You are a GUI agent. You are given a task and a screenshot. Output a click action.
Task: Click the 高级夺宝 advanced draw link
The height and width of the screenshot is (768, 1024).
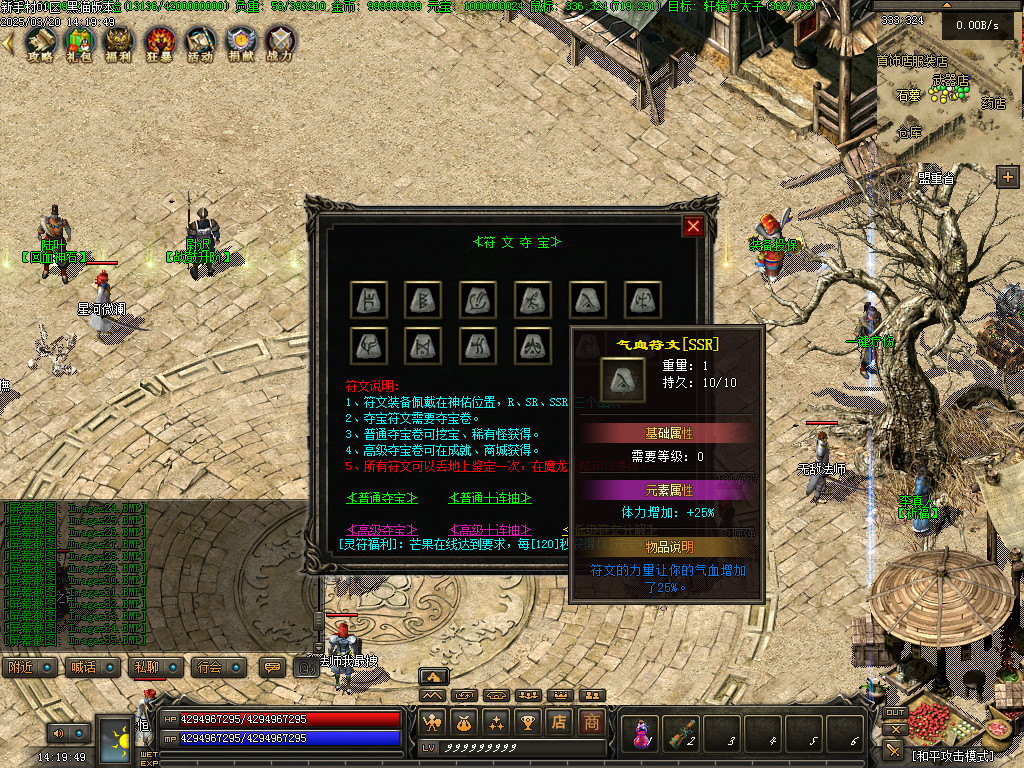coord(382,529)
